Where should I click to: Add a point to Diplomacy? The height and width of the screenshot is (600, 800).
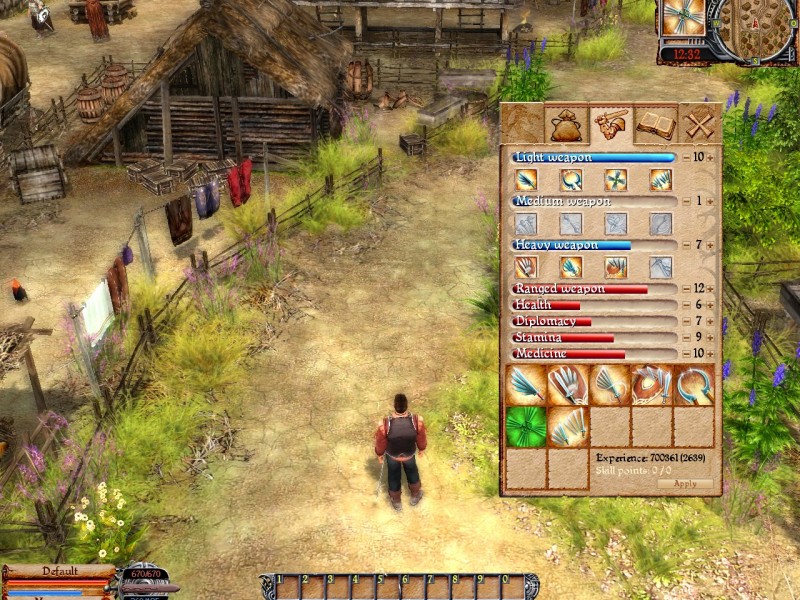click(711, 321)
